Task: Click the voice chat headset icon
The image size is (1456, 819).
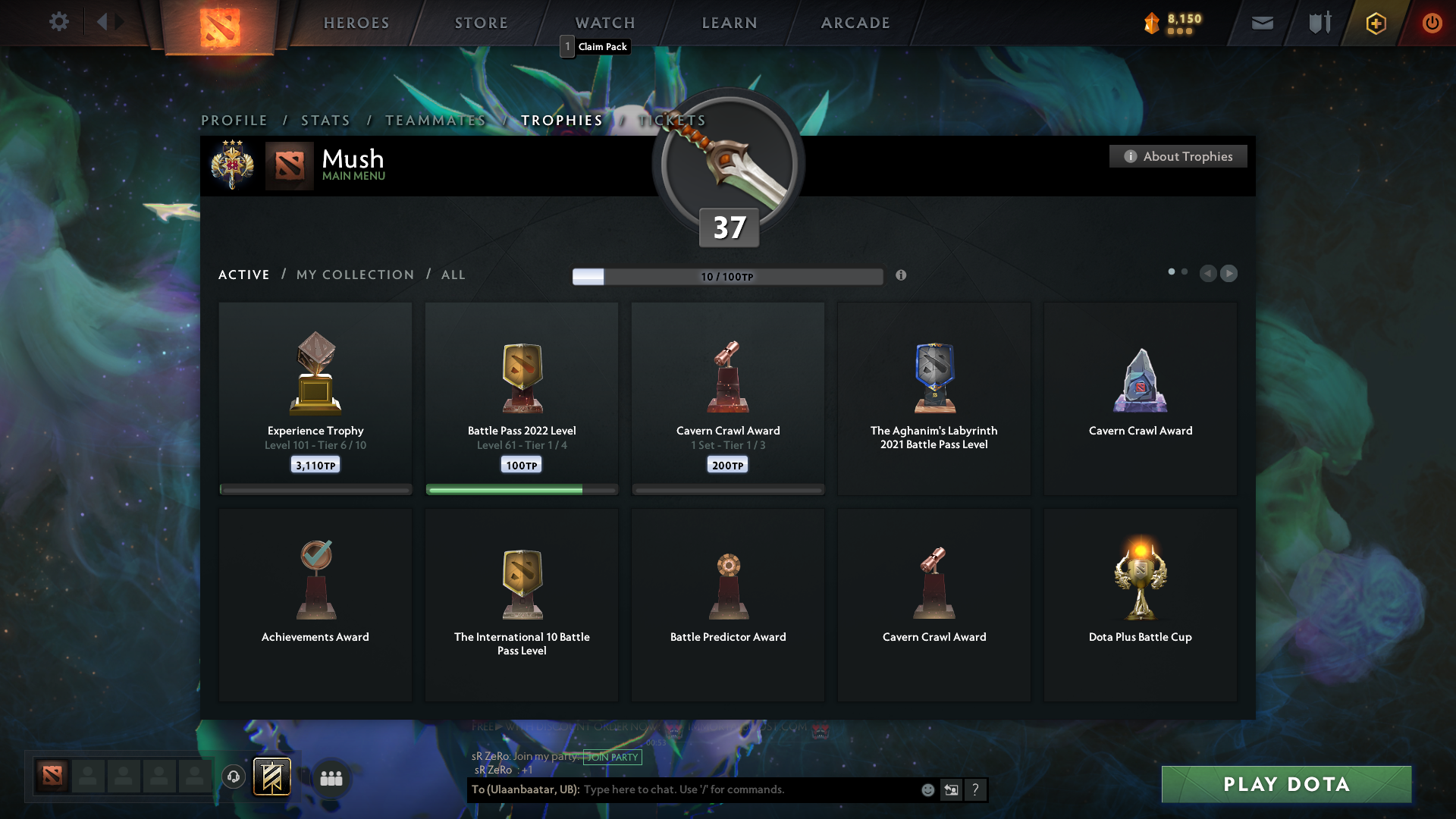Action: [233, 776]
